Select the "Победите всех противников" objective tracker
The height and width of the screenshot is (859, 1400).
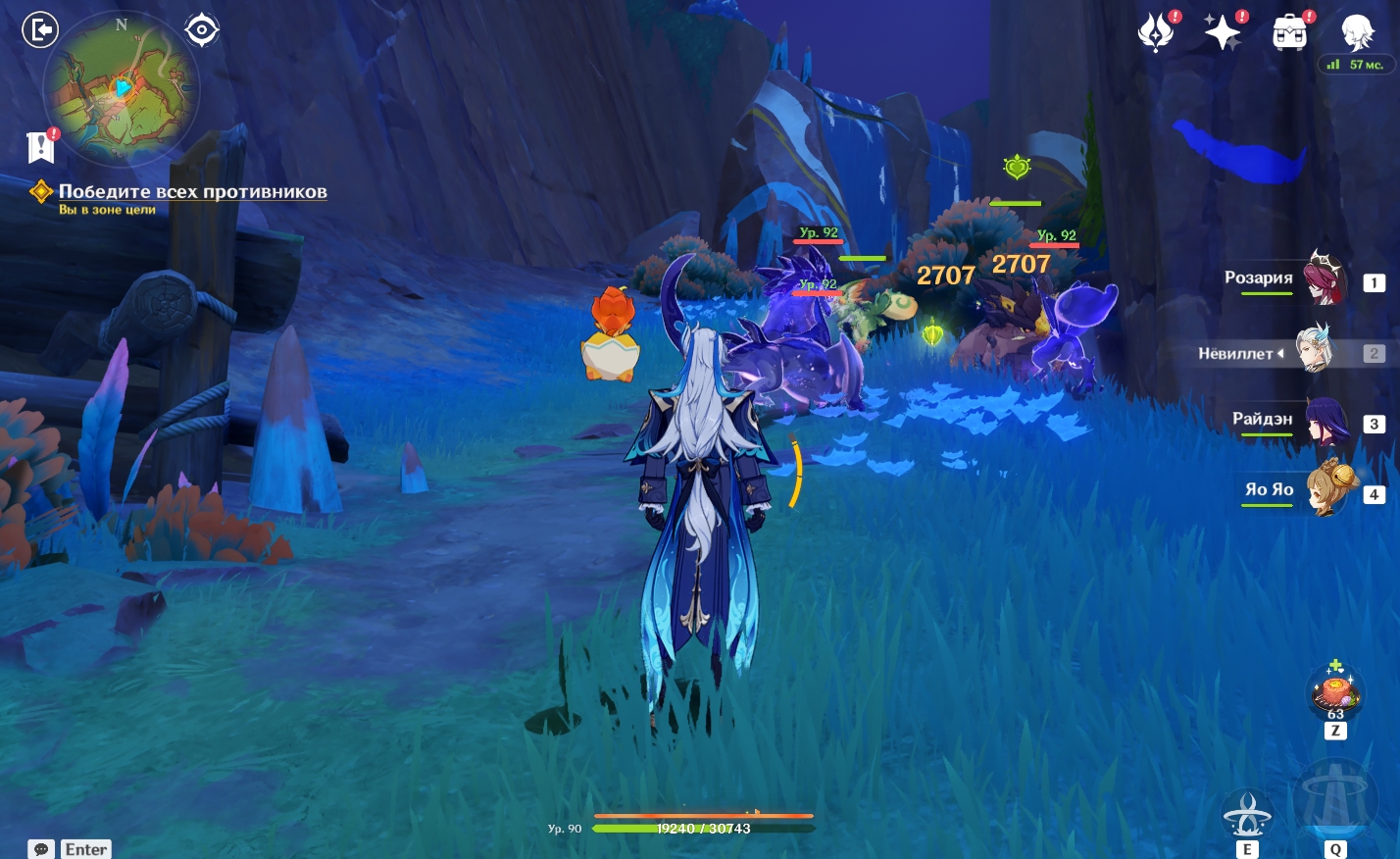pos(192,192)
